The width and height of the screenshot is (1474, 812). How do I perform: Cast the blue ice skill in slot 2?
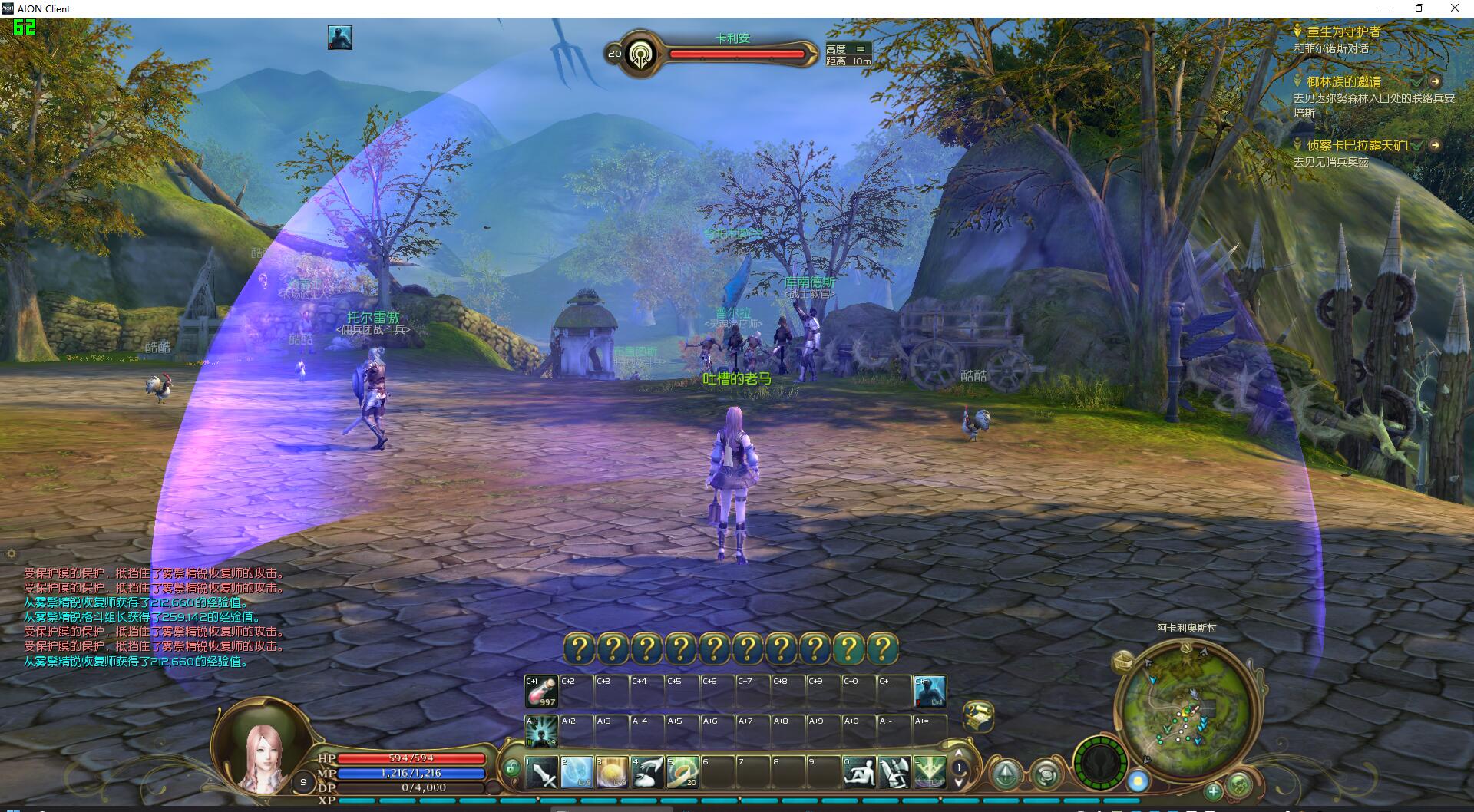pos(577,772)
